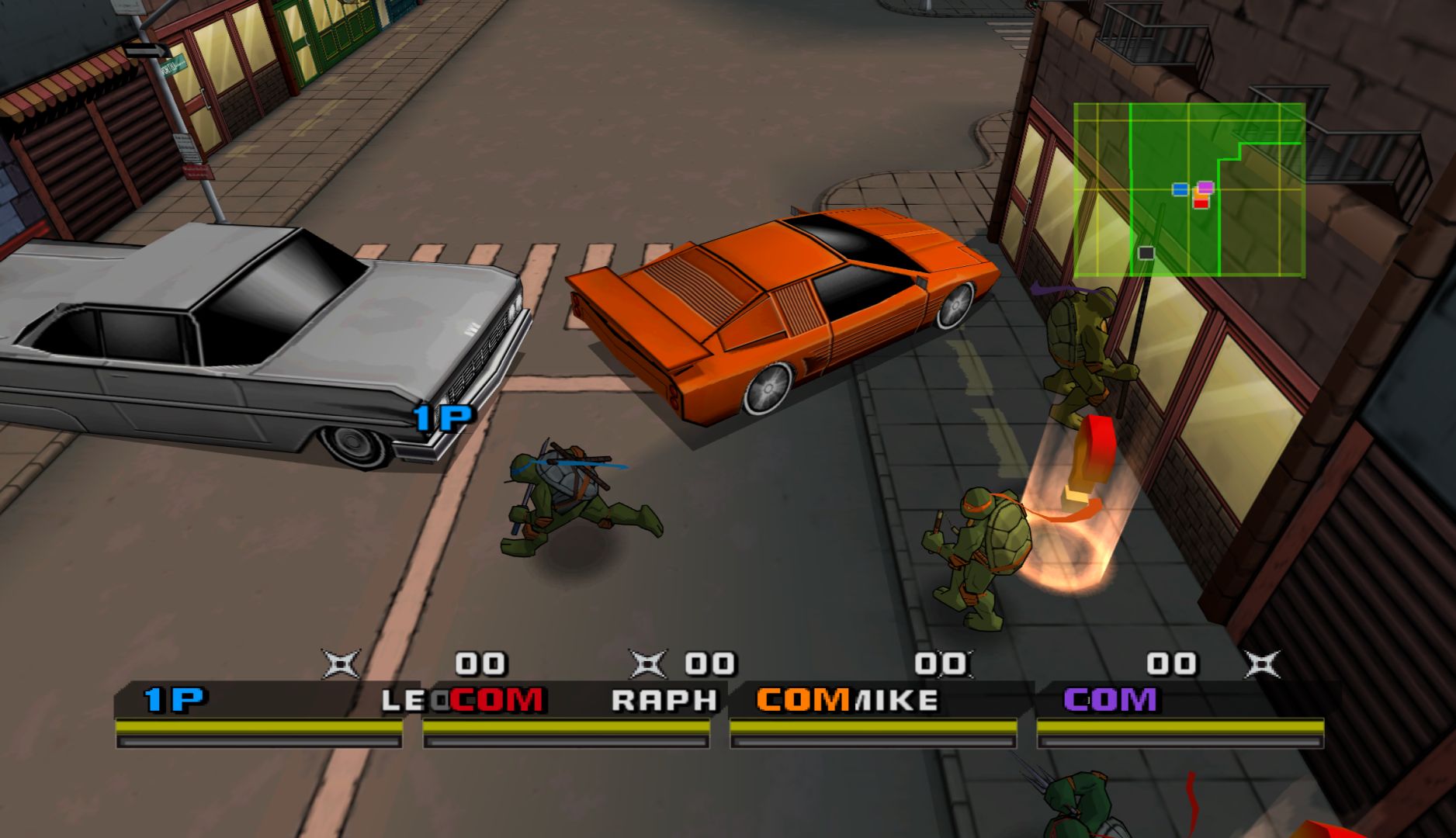The height and width of the screenshot is (838, 1456).
Task: Select the blue 1P label in the status bar
Action: [x=175, y=700]
